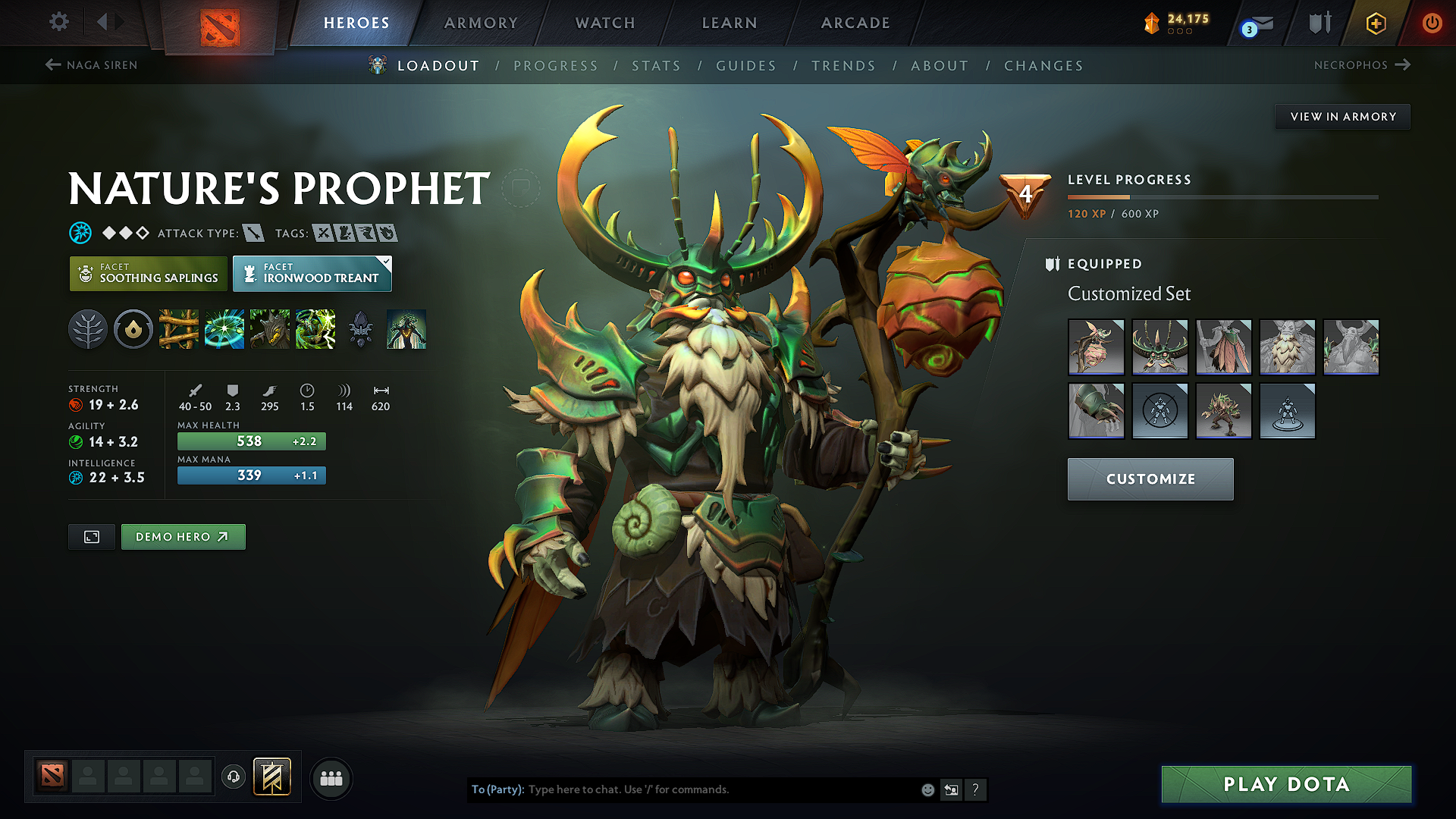The image size is (1456, 819).
Task: Click the Dota 2 logo in the top bar
Action: click(x=219, y=22)
